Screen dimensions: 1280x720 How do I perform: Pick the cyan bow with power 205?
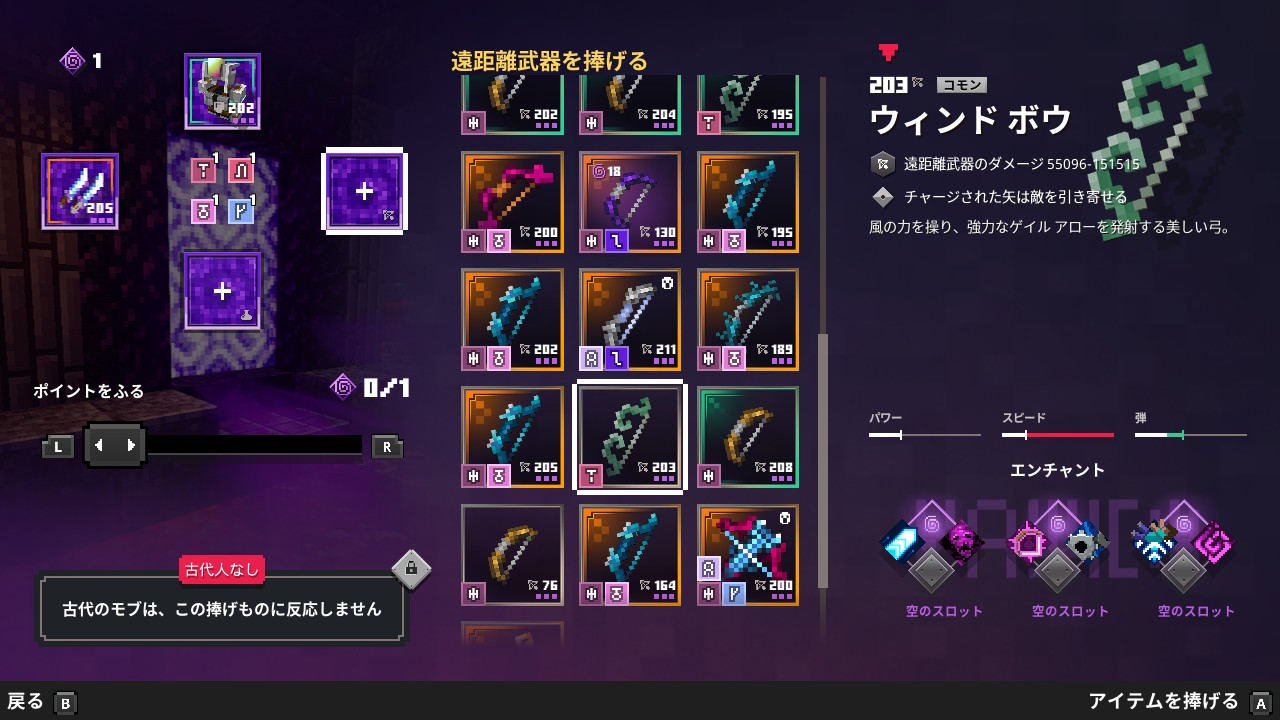tap(511, 437)
